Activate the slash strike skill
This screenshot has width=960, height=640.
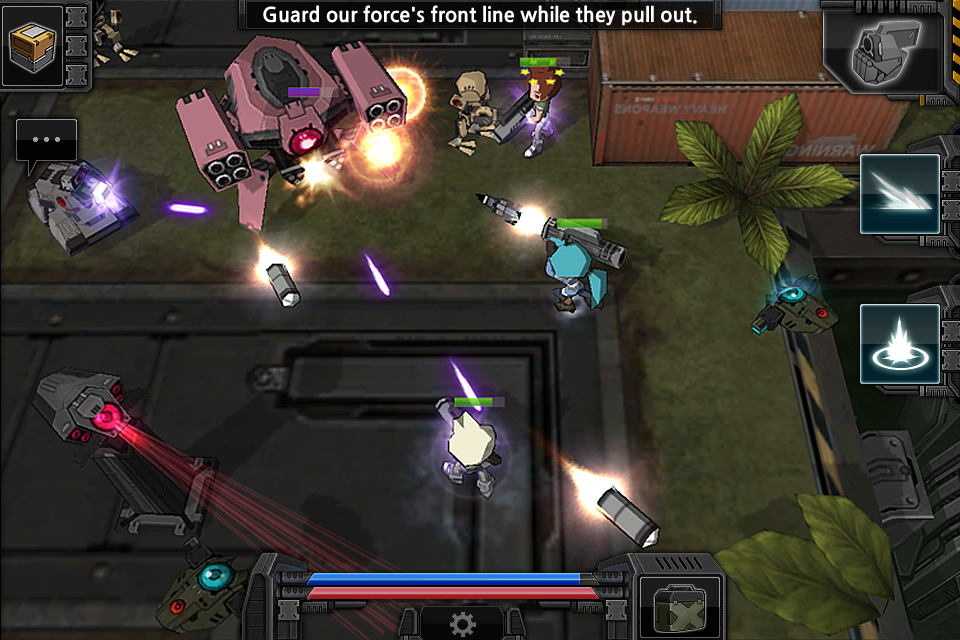click(x=899, y=194)
